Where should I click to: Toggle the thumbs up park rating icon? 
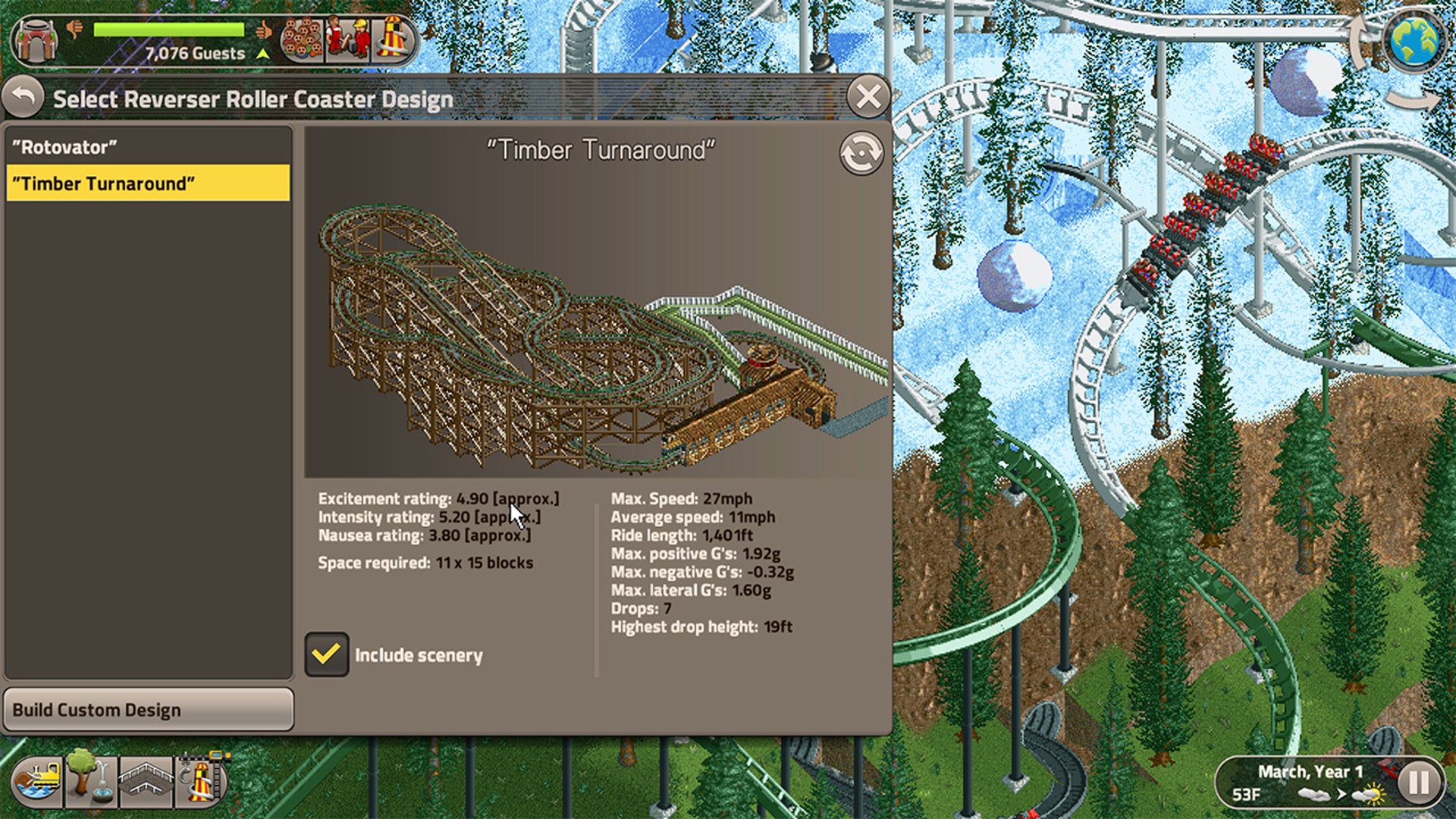pyautogui.click(x=263, y=29)
